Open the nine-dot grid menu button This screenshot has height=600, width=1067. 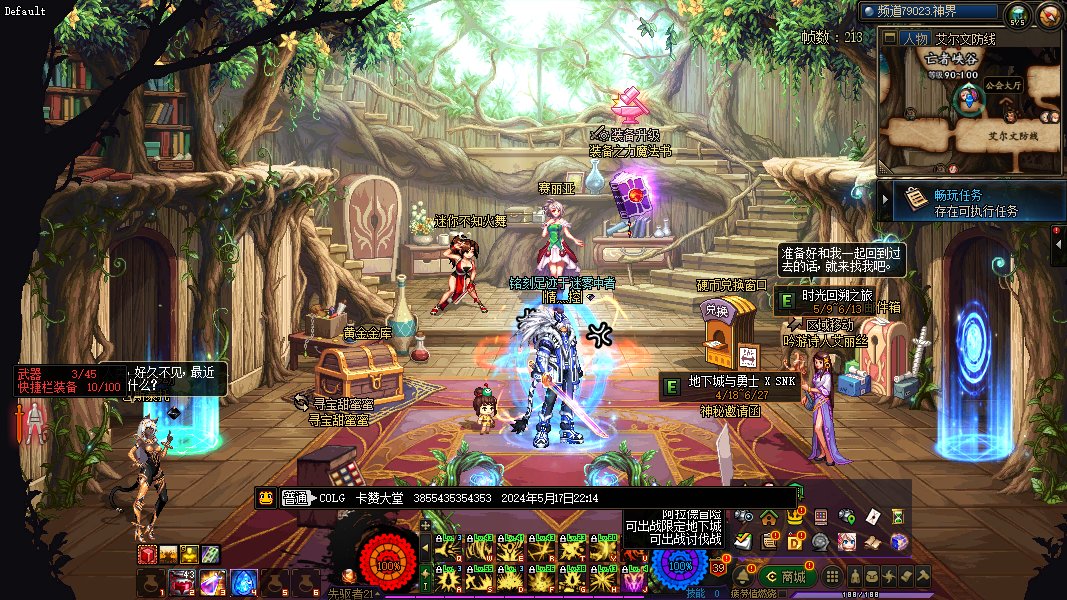click(x=831, y=576)
